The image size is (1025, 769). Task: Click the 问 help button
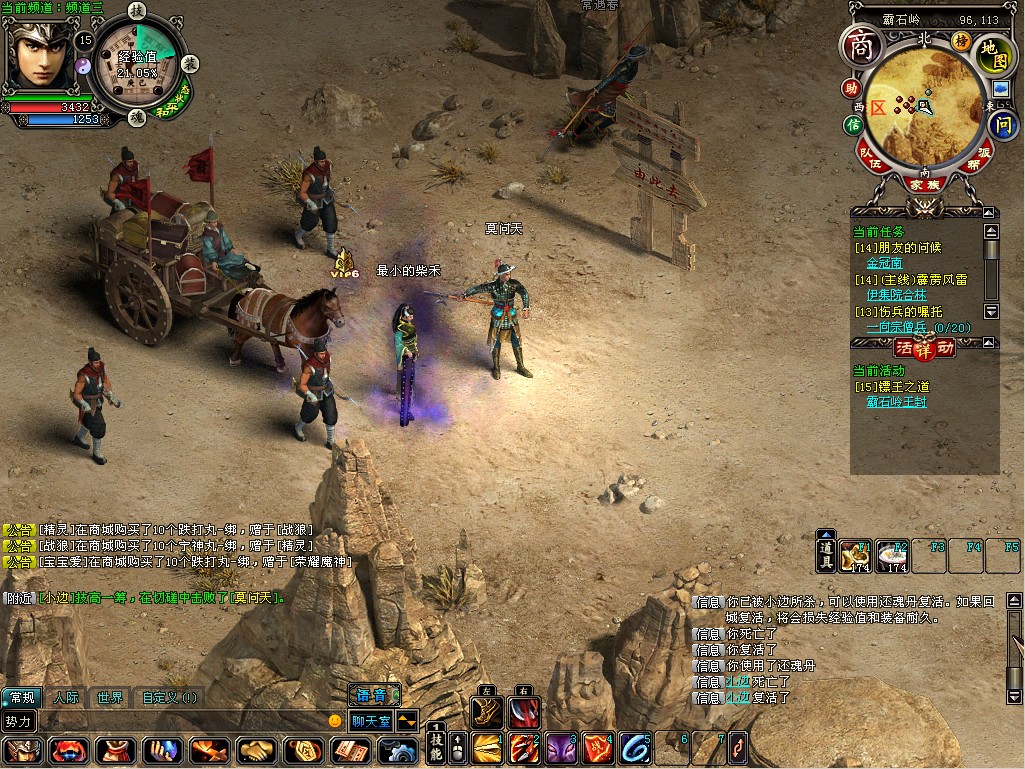[1002, 126]
